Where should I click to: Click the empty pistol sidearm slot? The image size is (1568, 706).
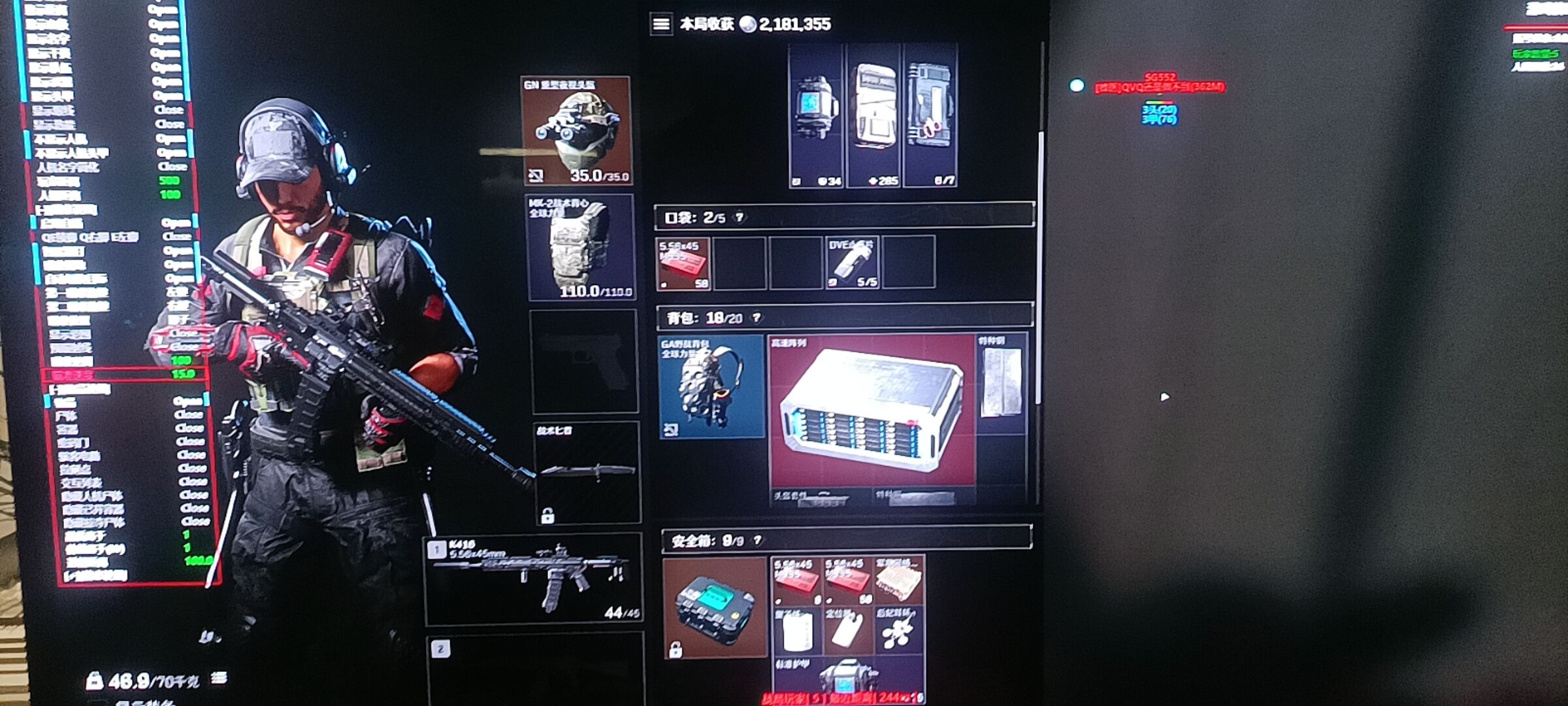point(584,361)
